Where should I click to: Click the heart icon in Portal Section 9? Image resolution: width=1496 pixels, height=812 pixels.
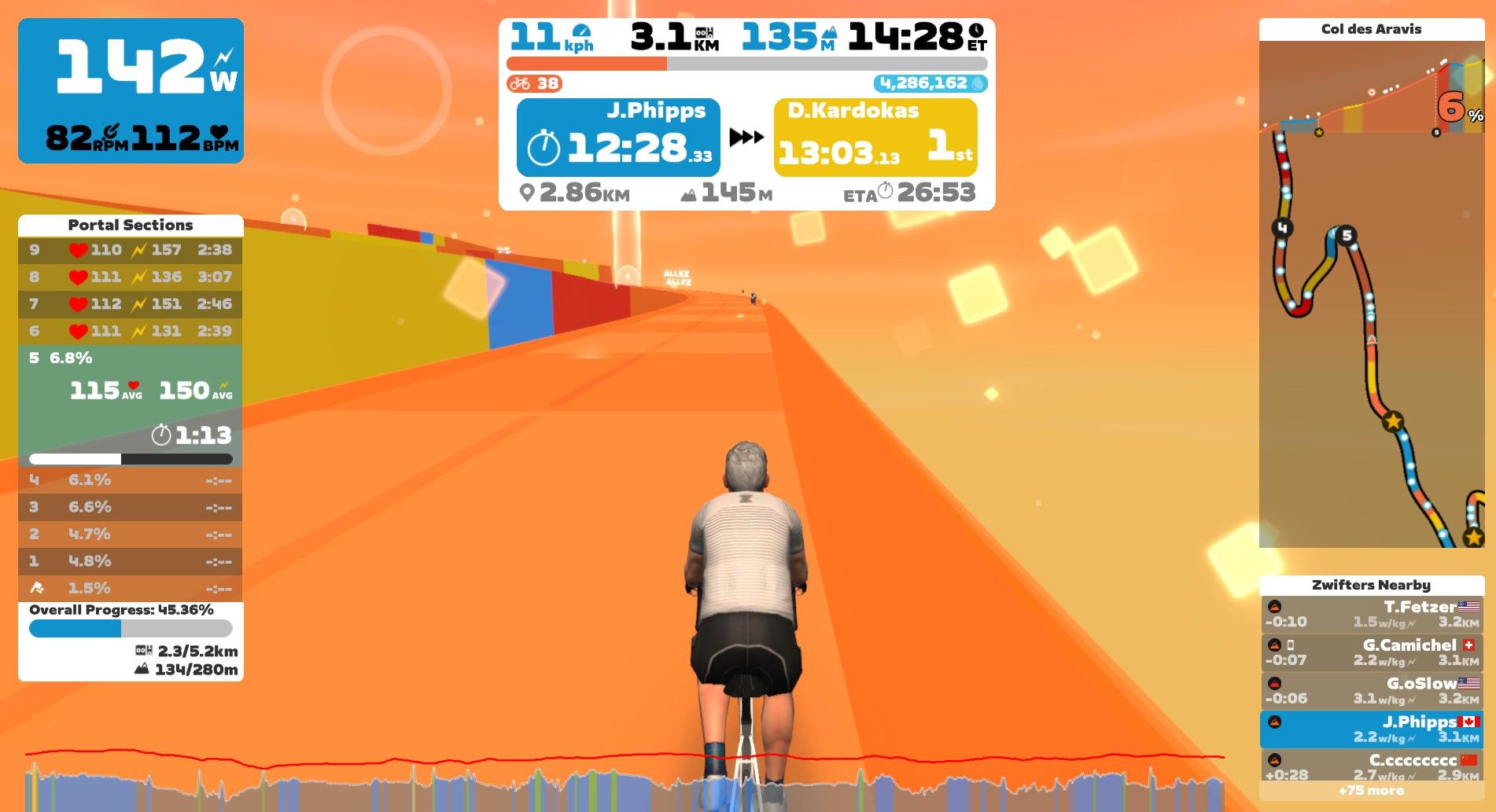pyautogui.click(x=78, y=250)
